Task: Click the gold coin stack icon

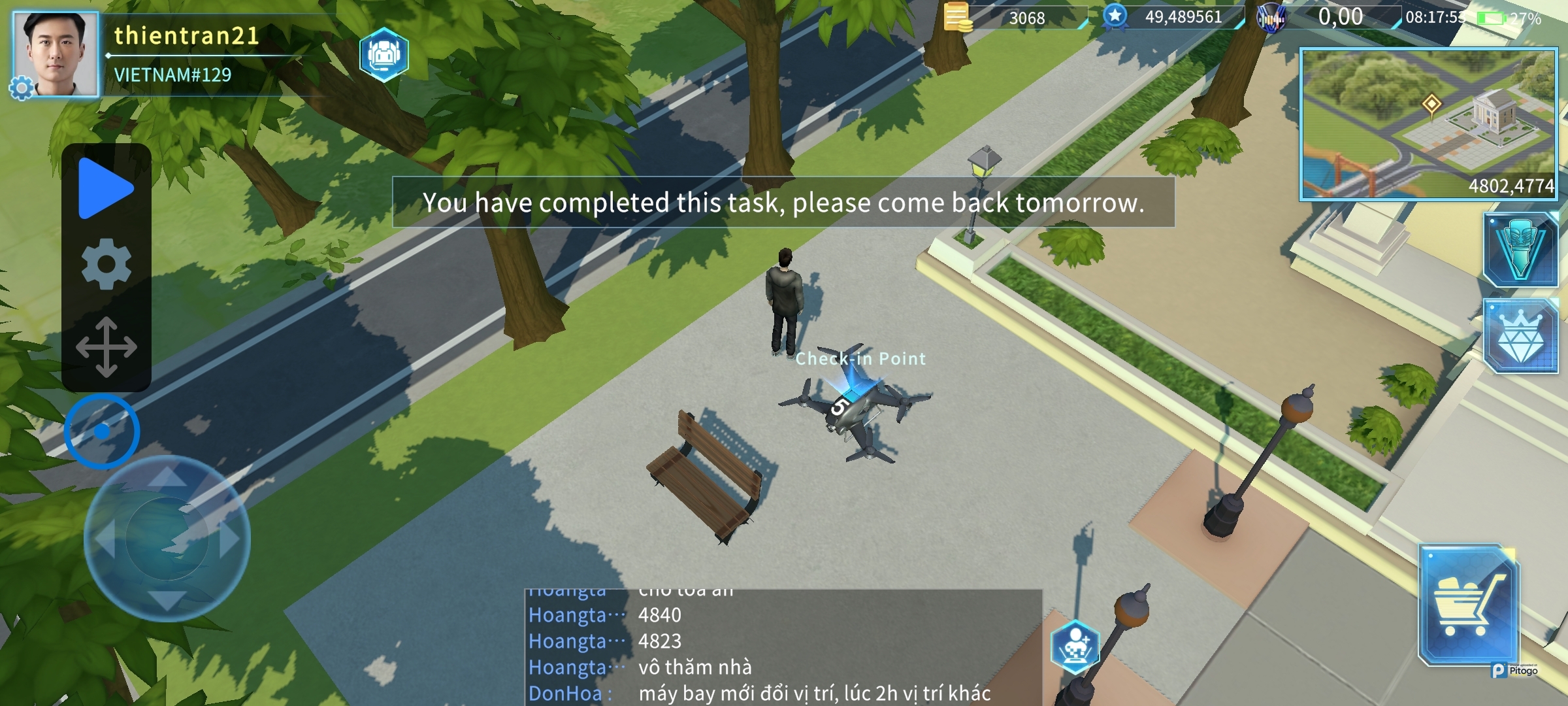Action: click(x=958, y=17)
